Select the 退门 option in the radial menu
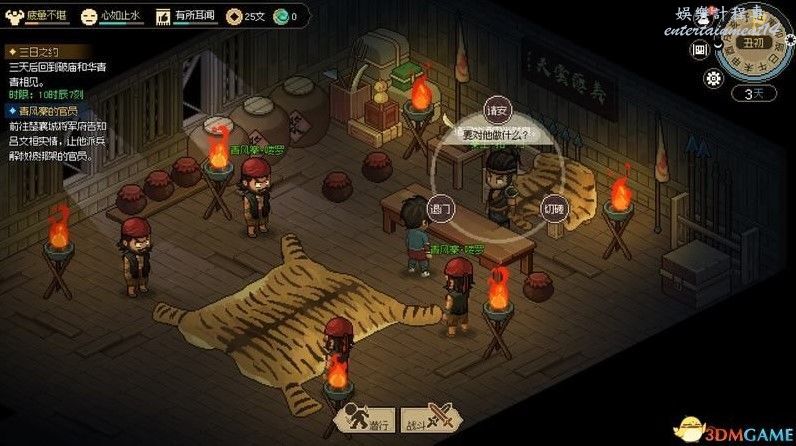Screen dimensions: 796x446 click(440, 209)
